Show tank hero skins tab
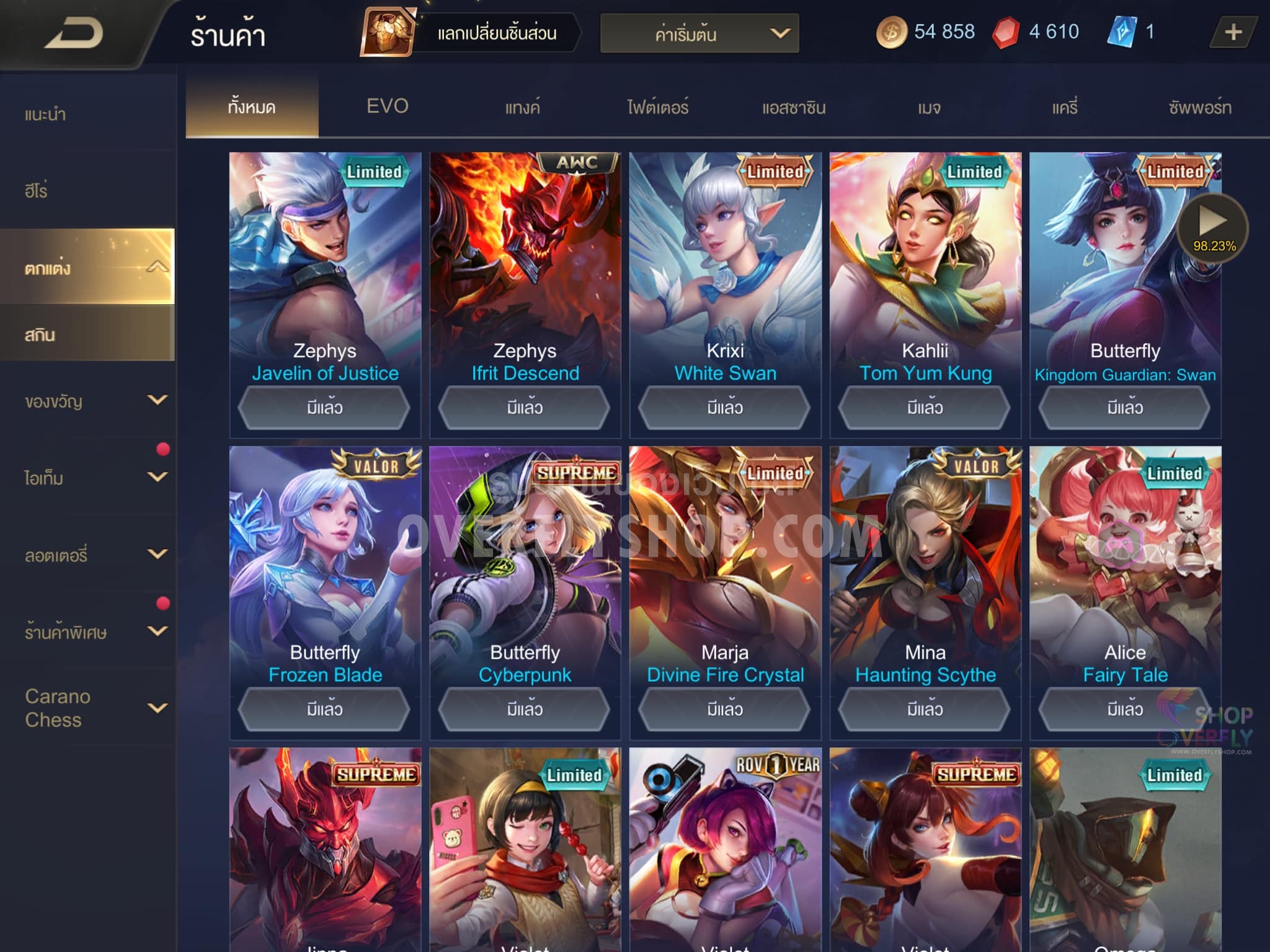 (522, 108)
